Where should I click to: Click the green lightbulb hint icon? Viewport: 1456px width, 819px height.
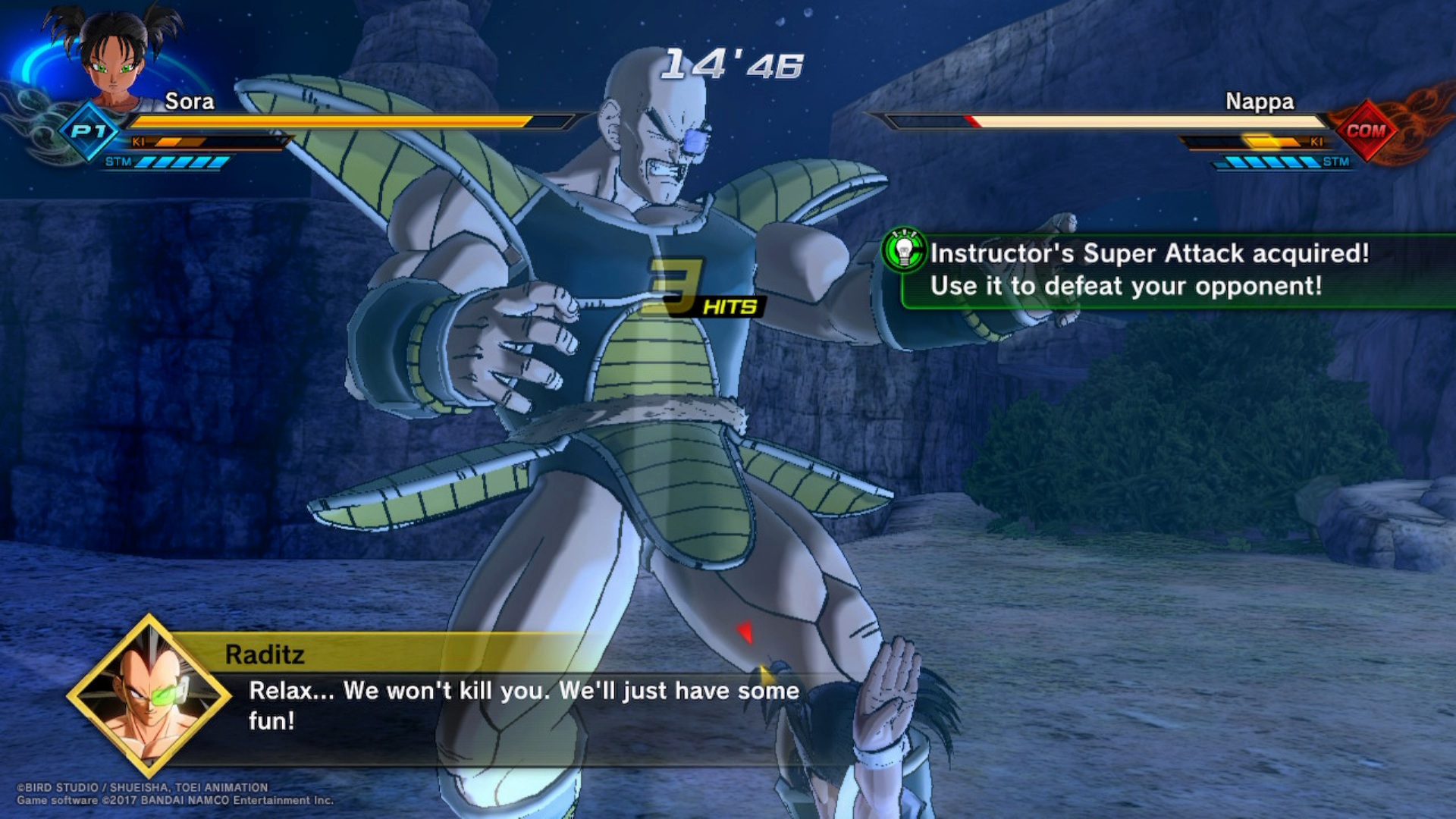pos(903,250)
